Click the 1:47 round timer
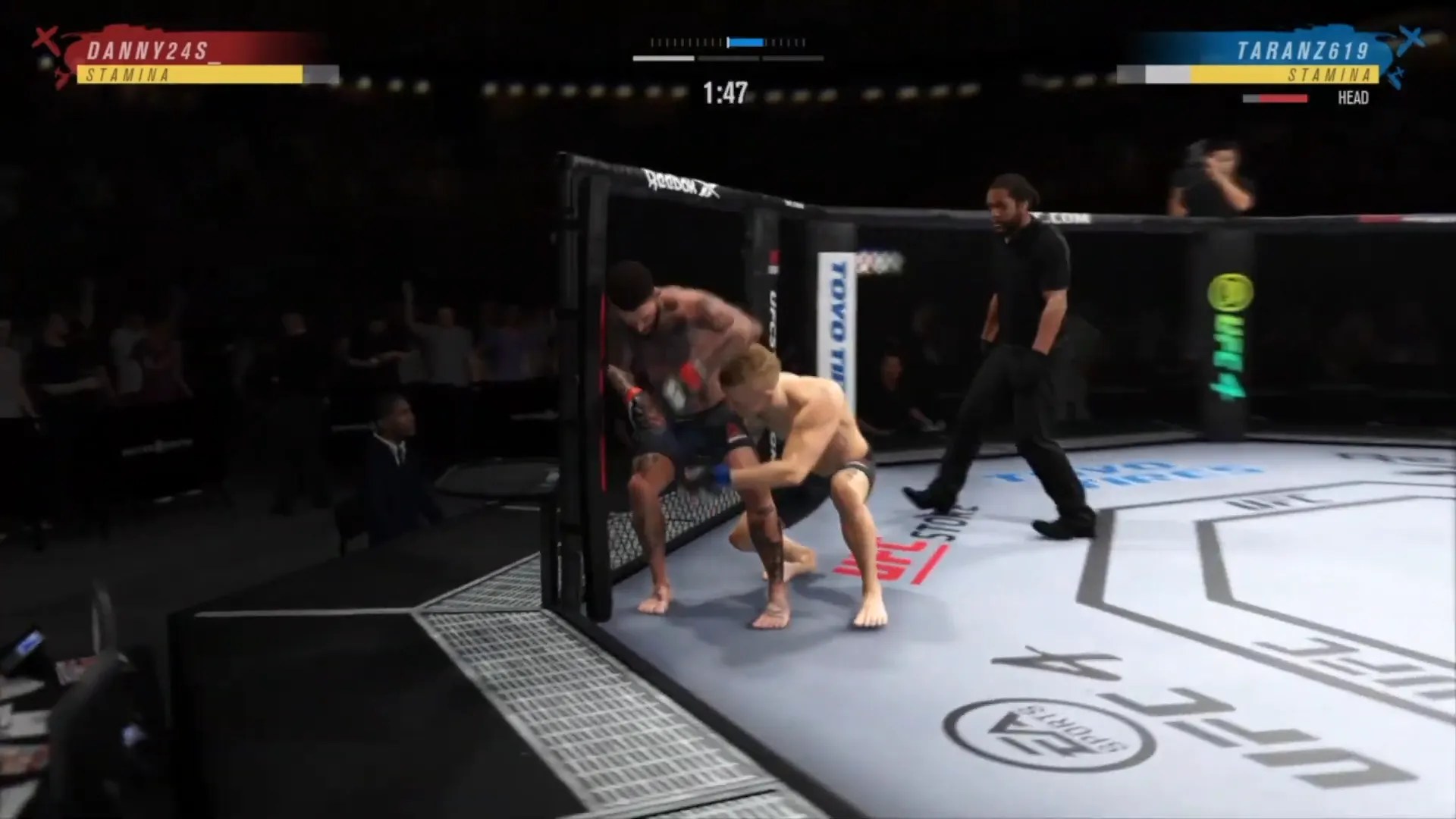 click(724, 93)
